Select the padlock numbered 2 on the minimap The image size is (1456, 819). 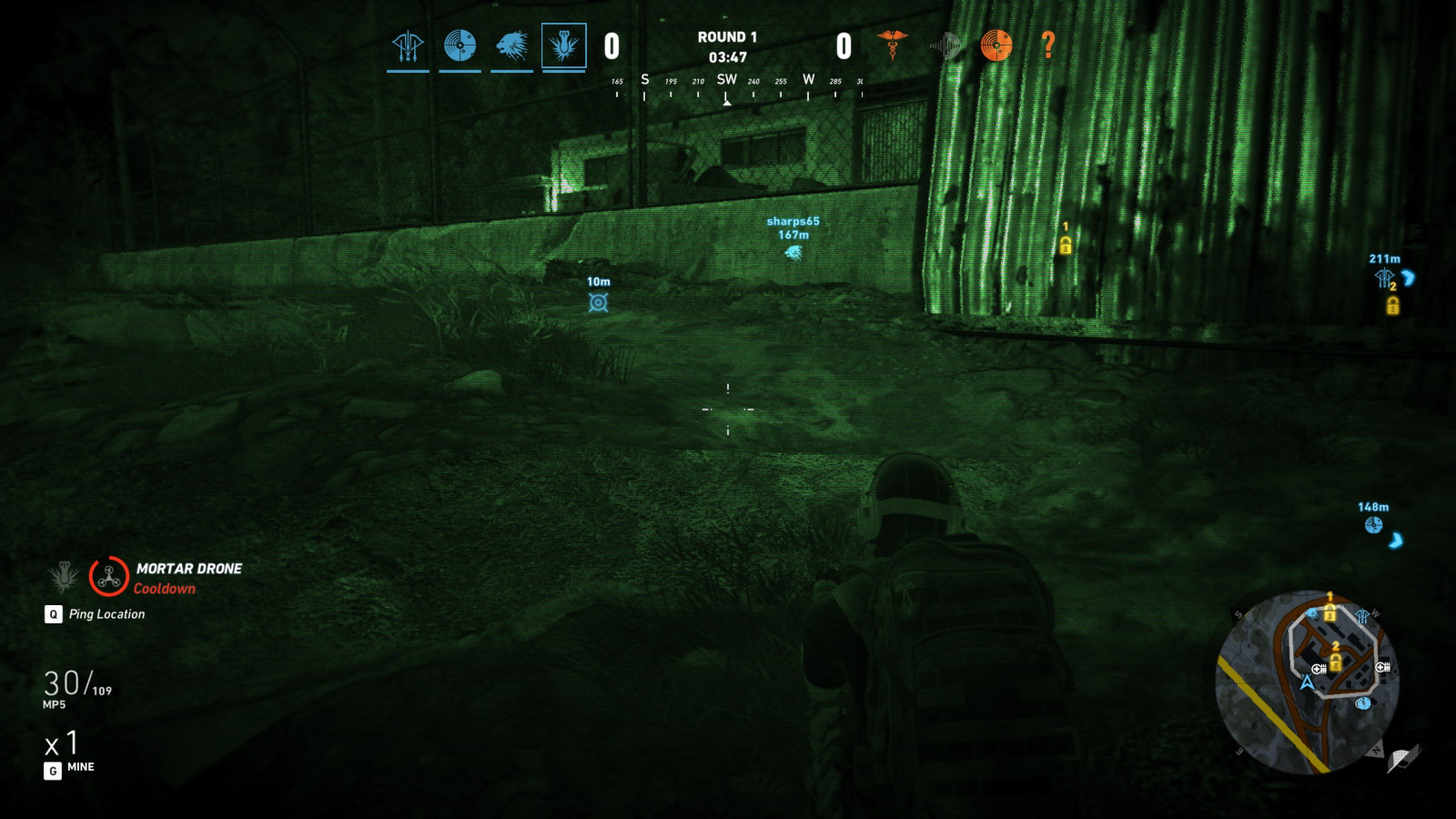(x=1336, y=662)
